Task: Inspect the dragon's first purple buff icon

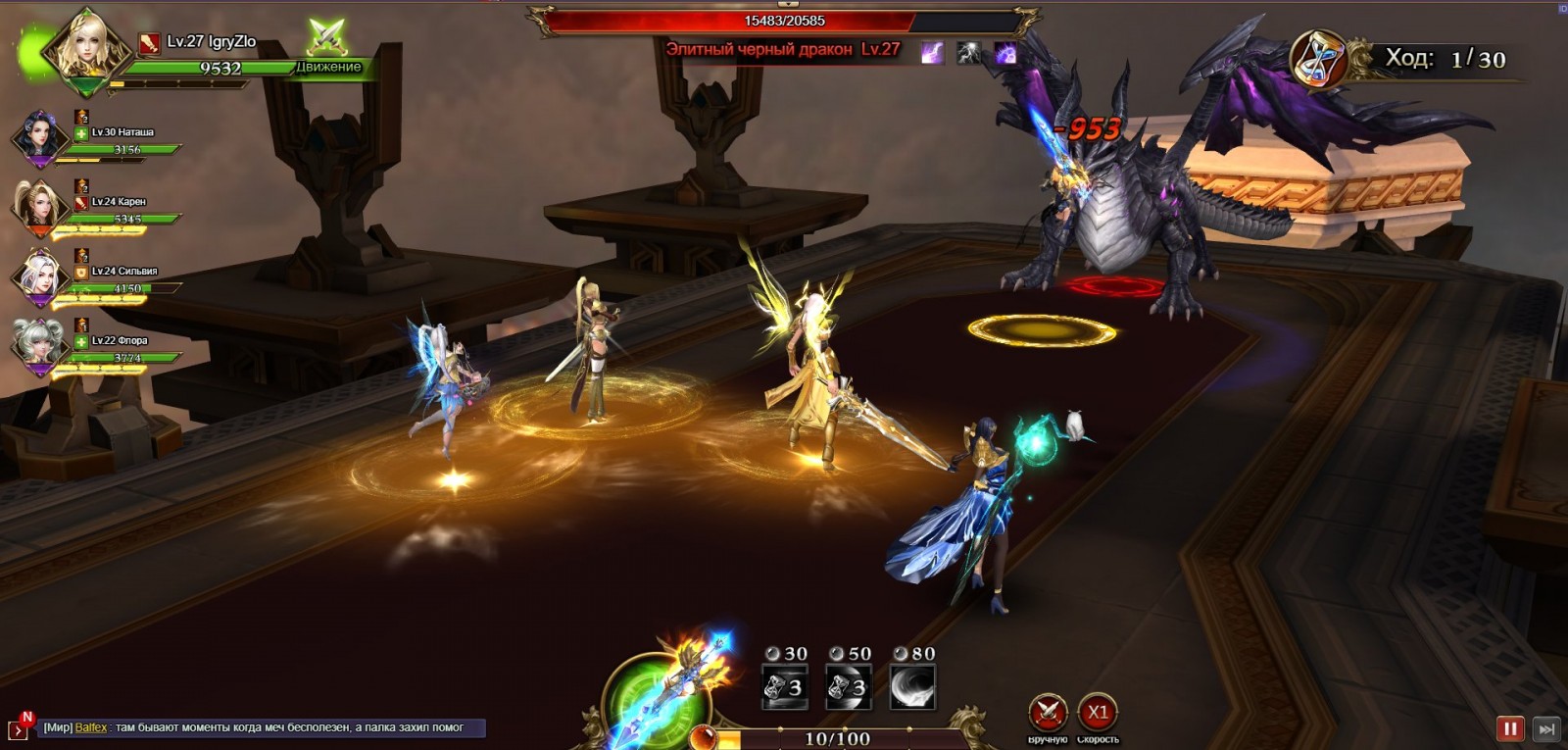Action: pos(932,52)
